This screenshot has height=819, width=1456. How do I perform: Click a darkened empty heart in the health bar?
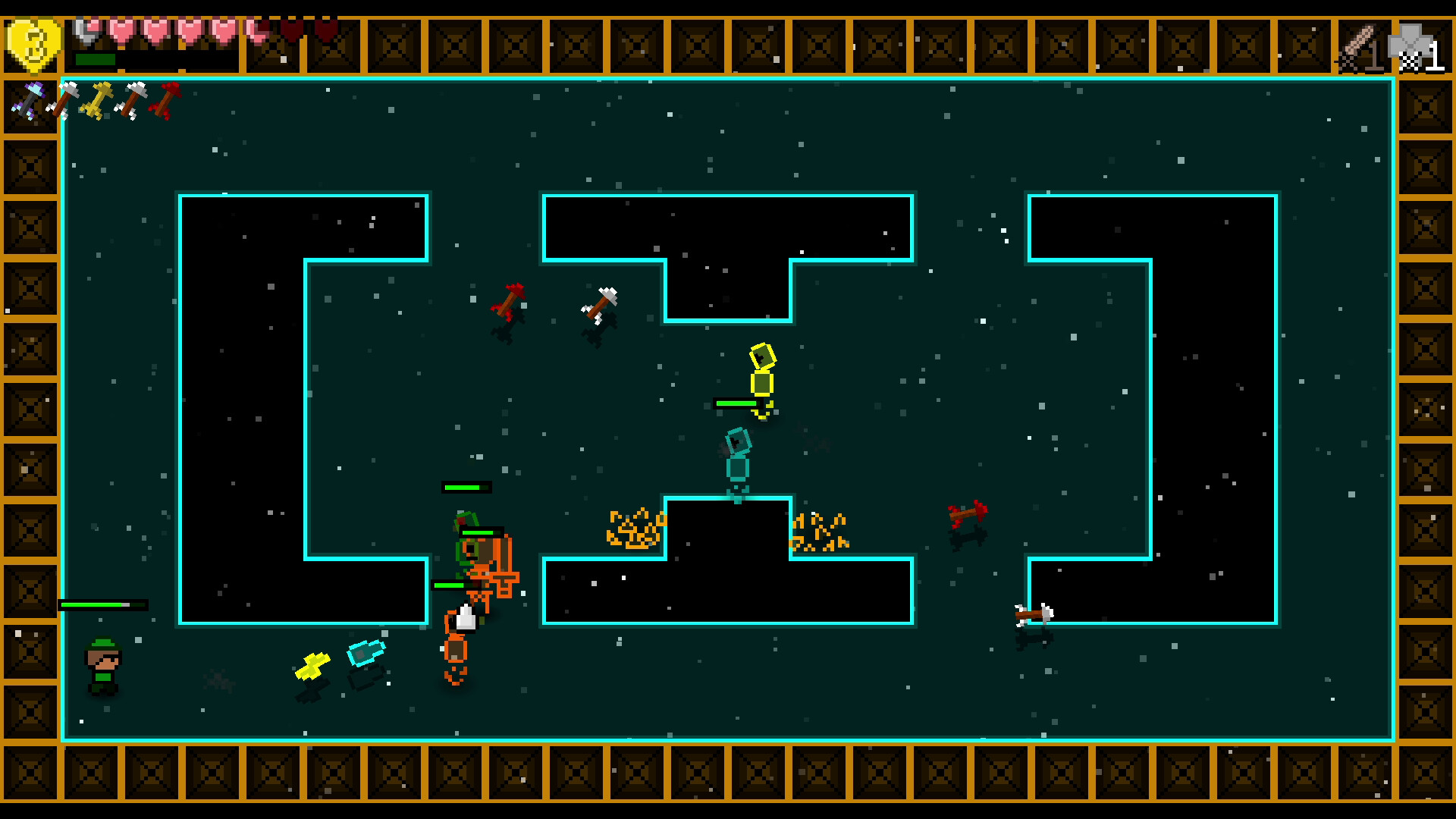[292, 30]
